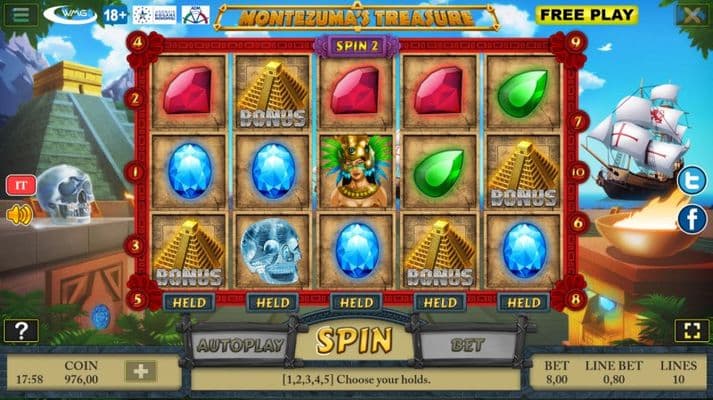The width and height of the screenshot is (713, 400).
Task: Share on Facebook
Action: coord(691,218)
